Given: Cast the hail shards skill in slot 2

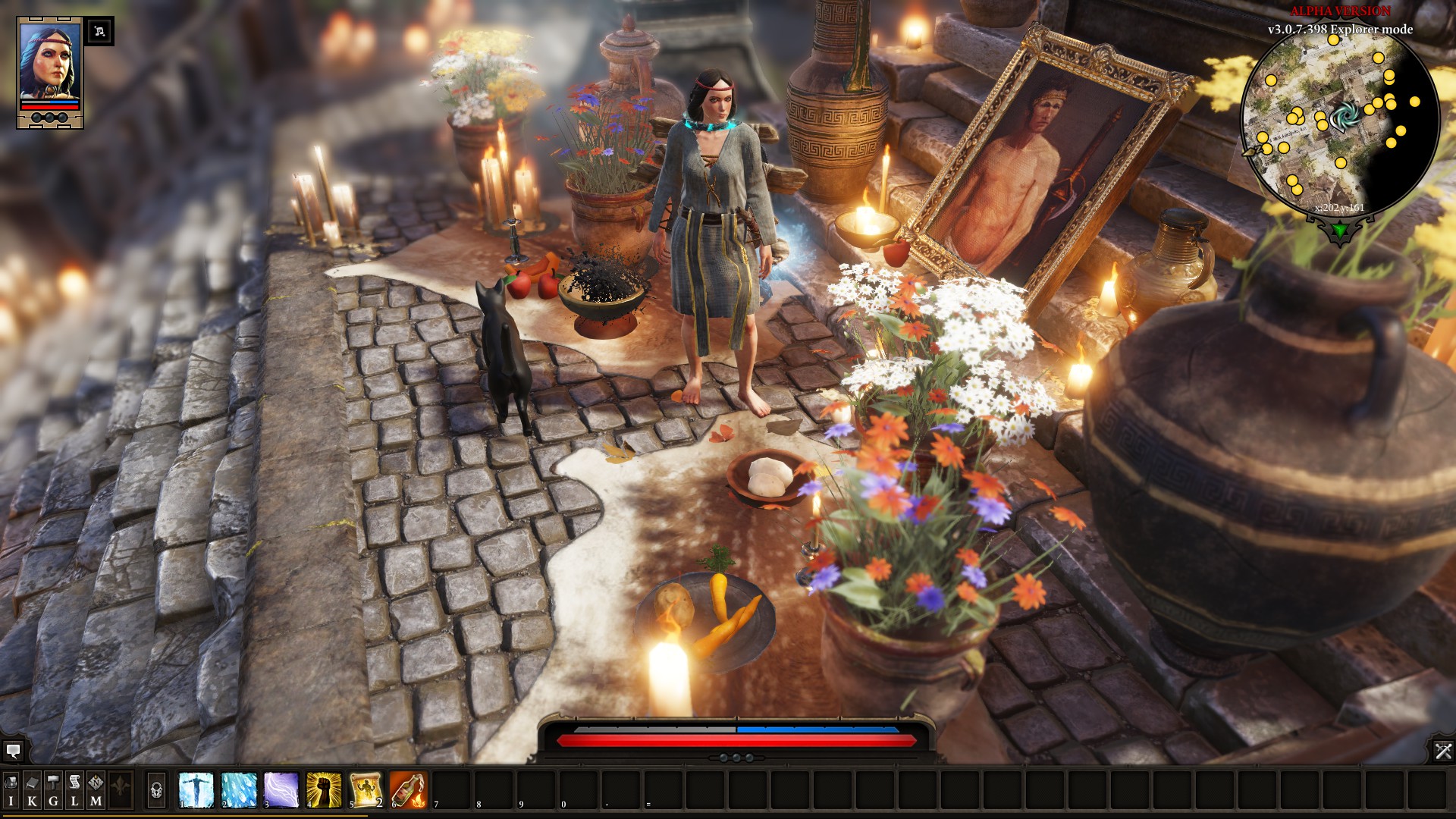Looking at the screenshot, I should (239, 790).
